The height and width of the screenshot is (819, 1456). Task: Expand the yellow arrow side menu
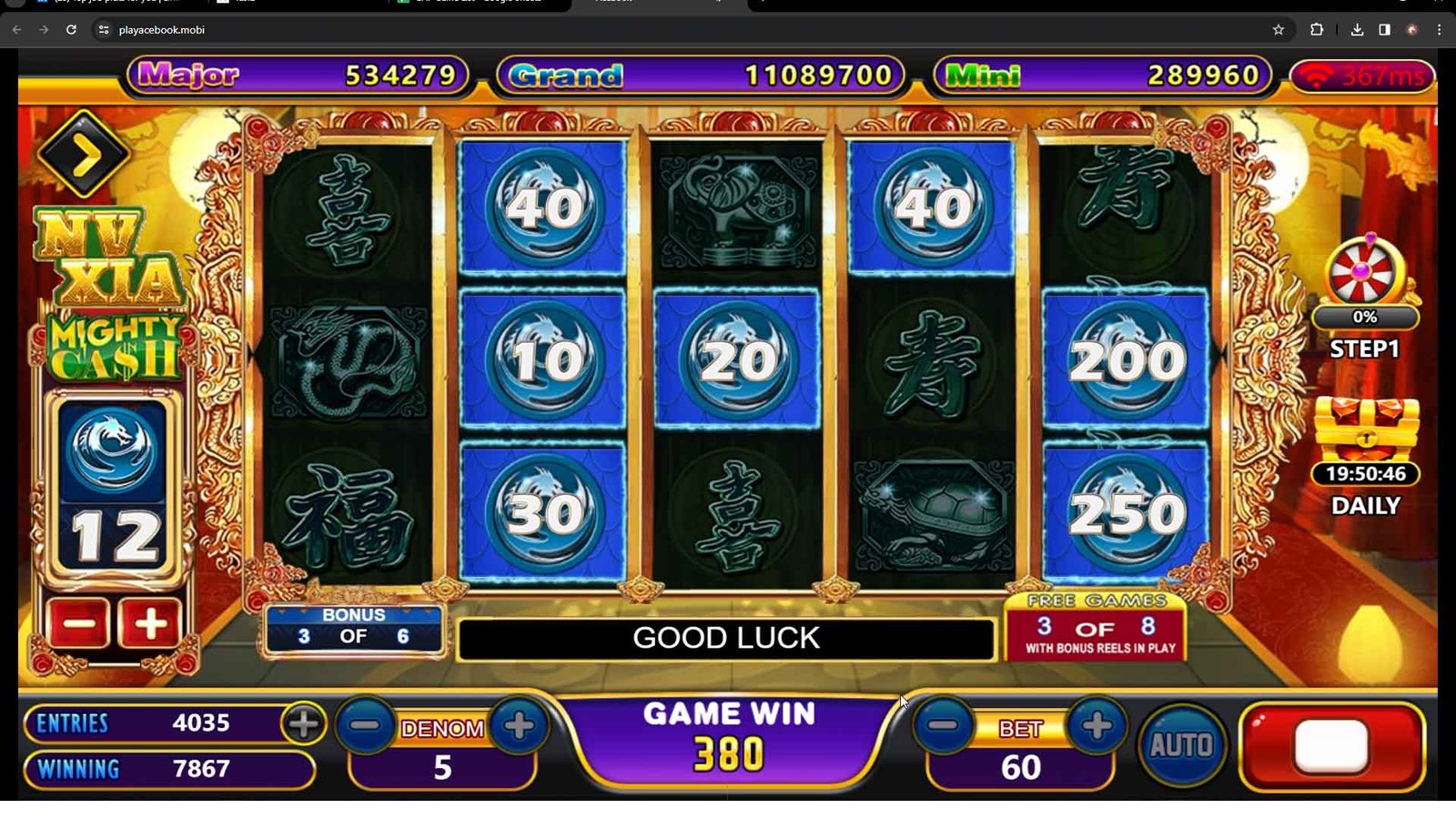[84, 155]
